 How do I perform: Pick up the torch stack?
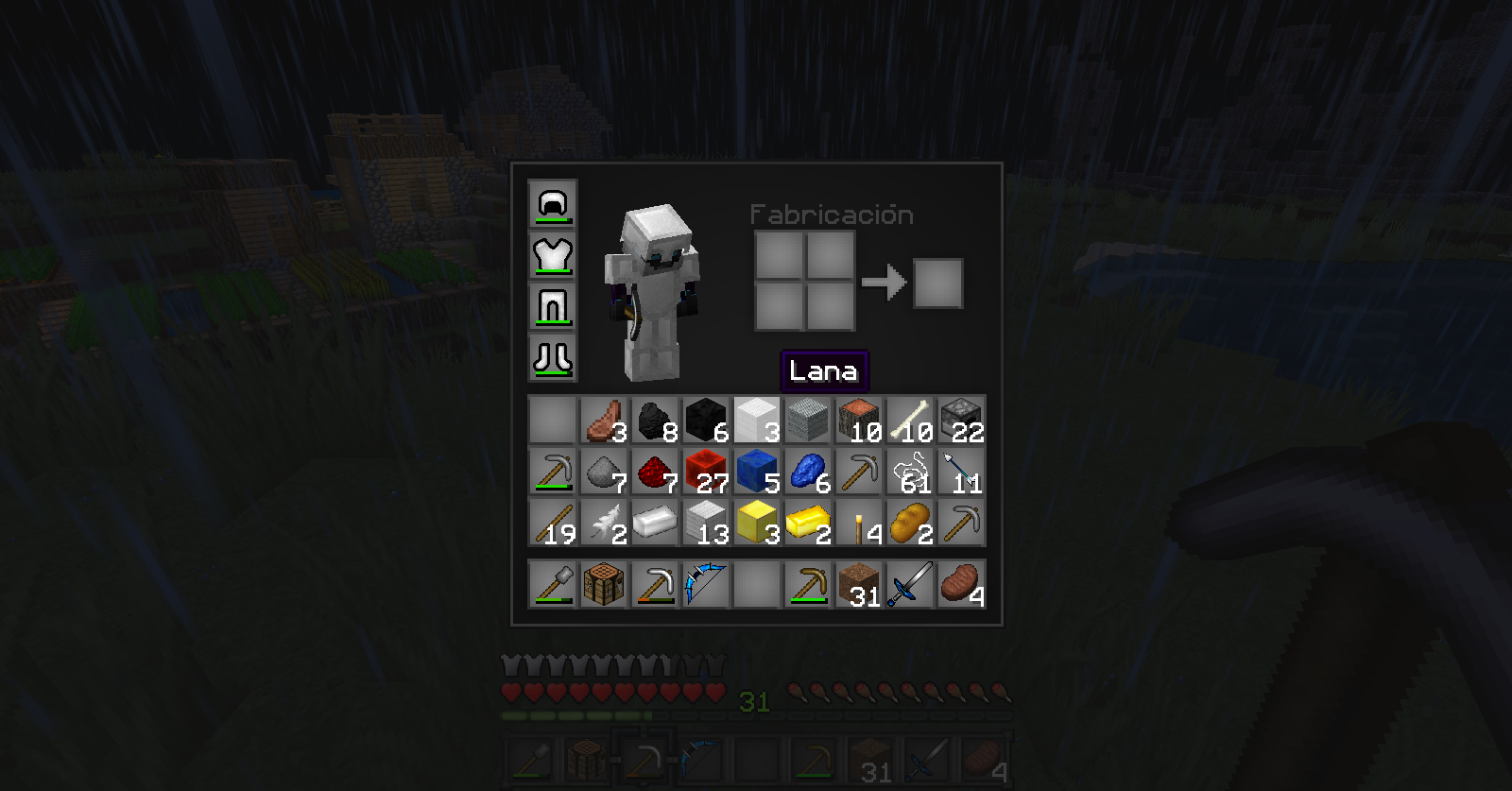click(859, 522)
